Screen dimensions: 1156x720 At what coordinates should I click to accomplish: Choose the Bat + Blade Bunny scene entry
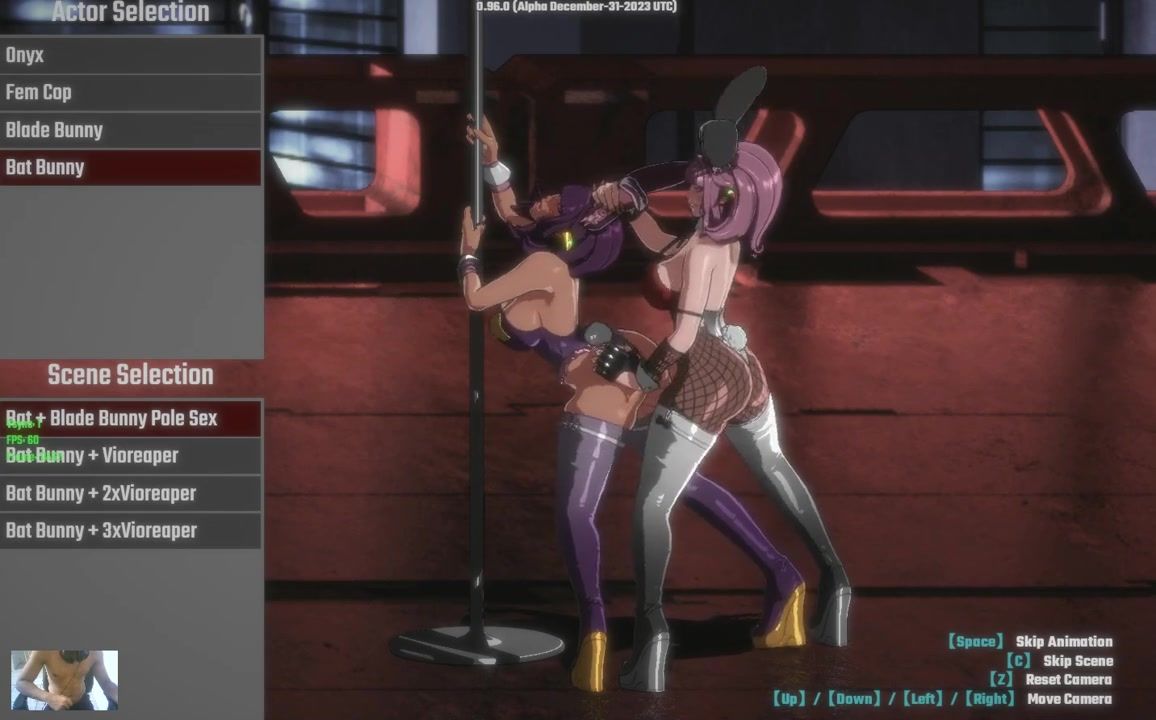click(130, 418)
